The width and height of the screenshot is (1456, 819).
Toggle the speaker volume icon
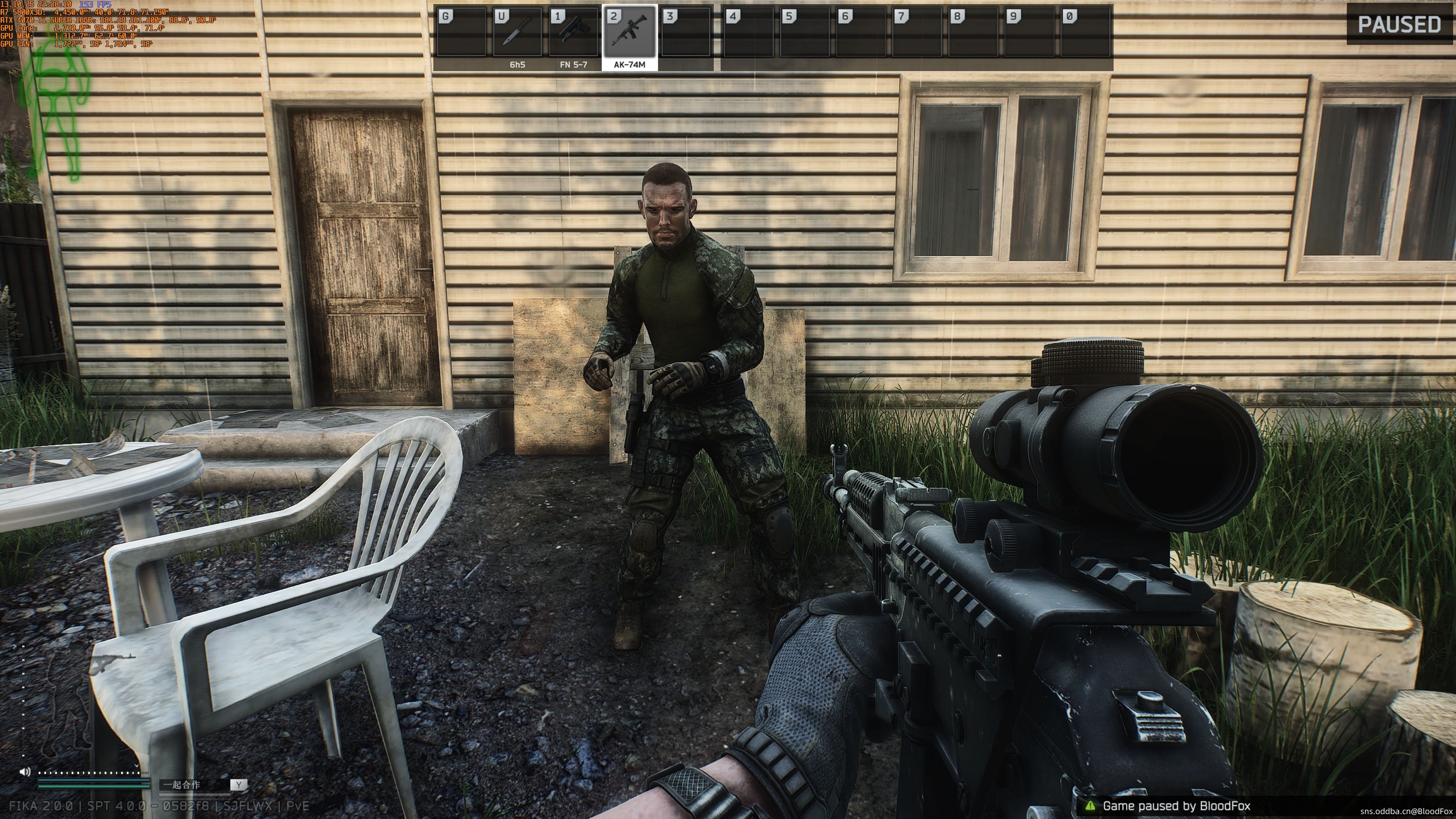(x=25, y=772)
